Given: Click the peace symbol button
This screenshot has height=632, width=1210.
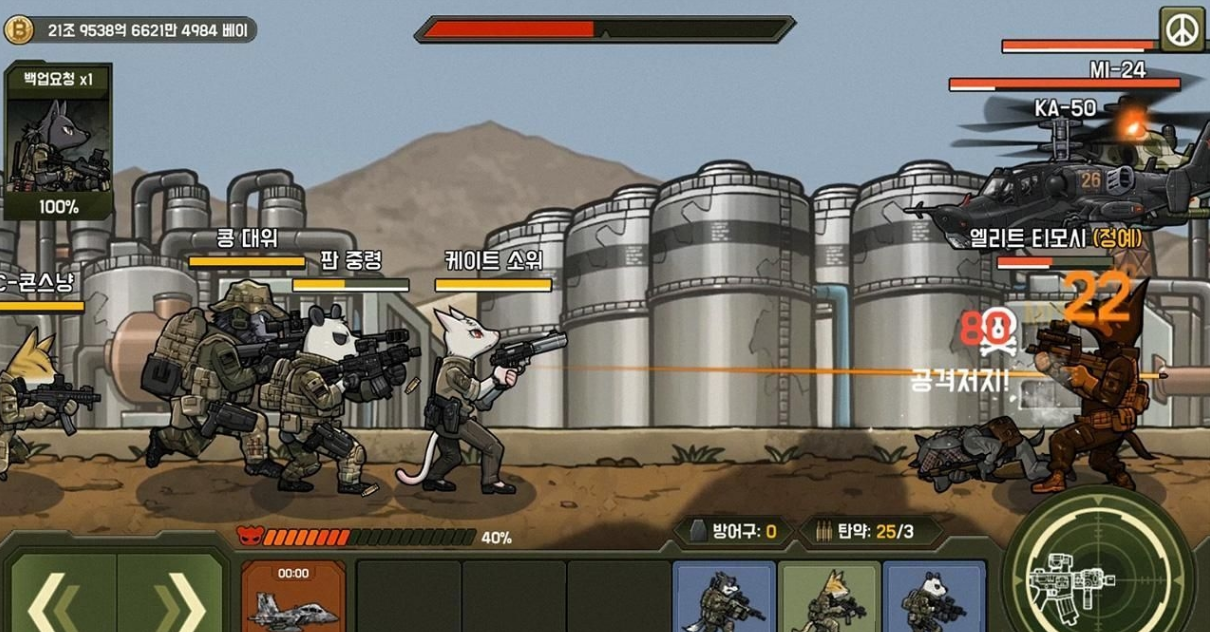Looking at the screenshot, I should tap(1182, 30).
